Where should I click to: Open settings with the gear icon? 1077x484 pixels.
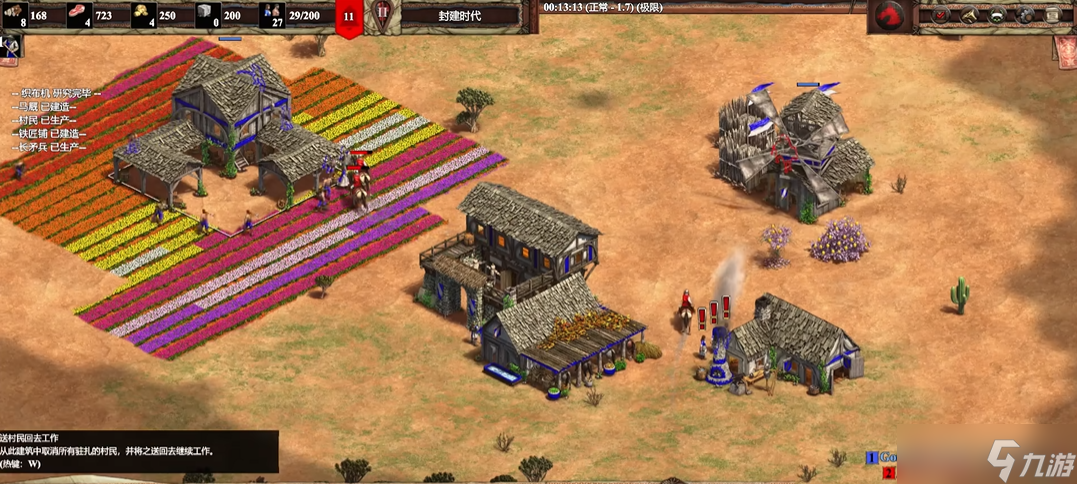1024,15
